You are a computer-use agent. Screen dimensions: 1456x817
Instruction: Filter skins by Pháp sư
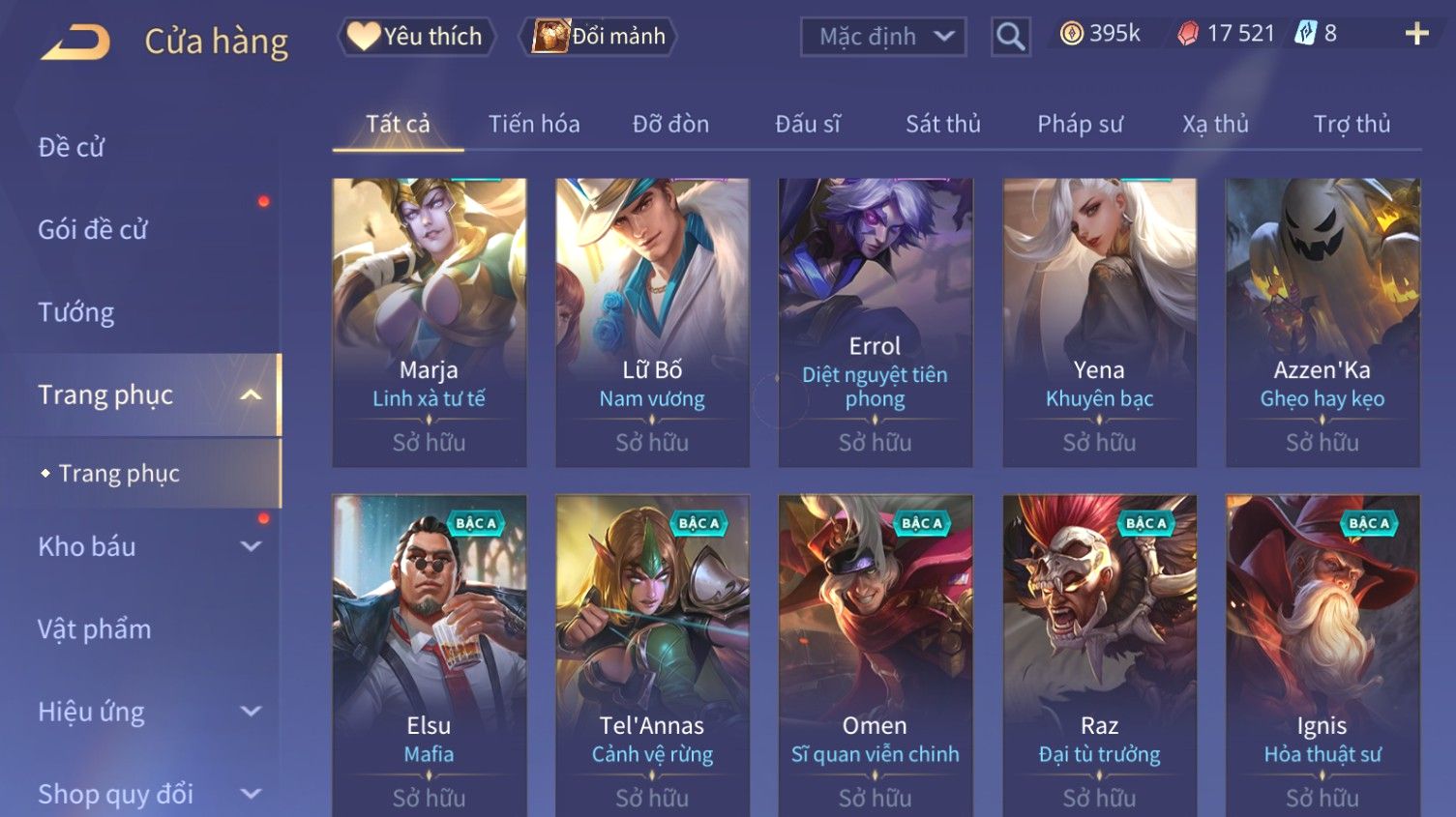pos(1080,124)
